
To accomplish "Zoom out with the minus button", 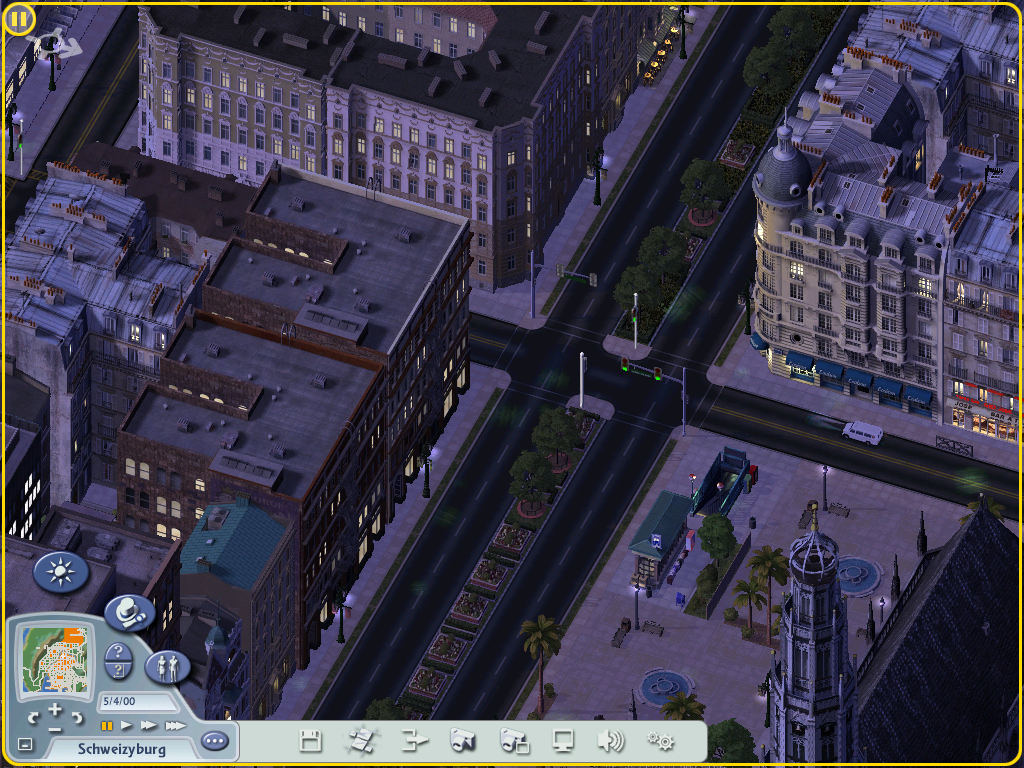I will click(x=55, y=729).
